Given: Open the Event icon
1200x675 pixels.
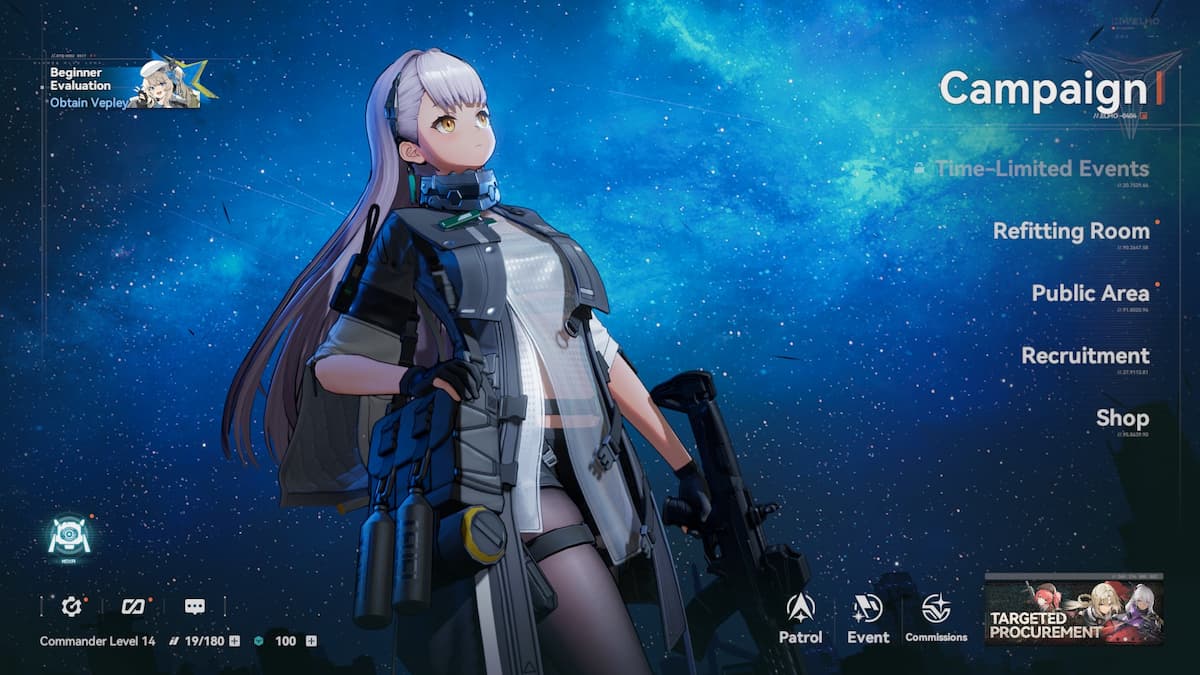Looking at the screenshot, I should tap(868, 617).
